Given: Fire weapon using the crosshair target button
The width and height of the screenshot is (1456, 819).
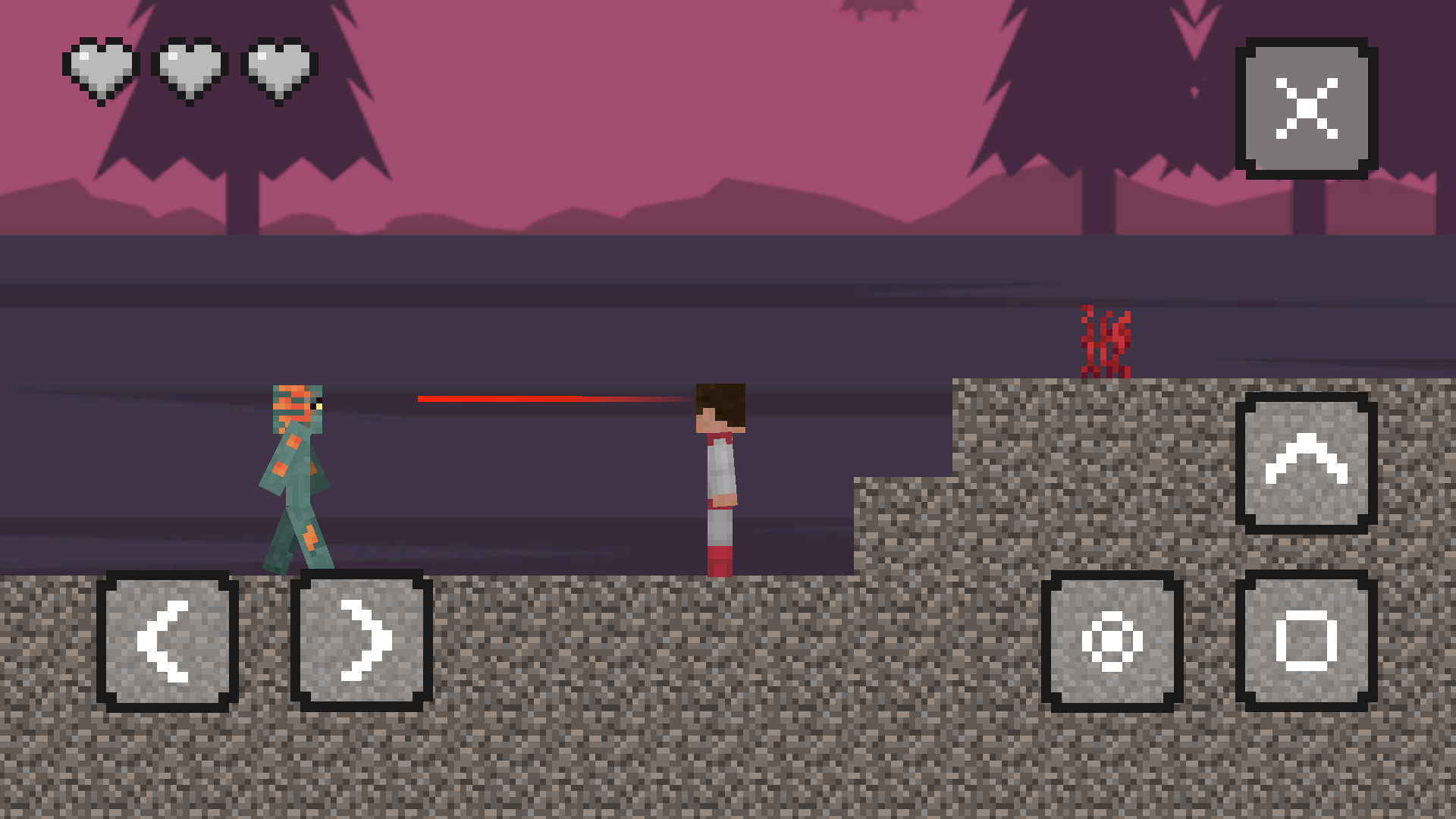Looking at the screenshot, I should click(1112, 641).
